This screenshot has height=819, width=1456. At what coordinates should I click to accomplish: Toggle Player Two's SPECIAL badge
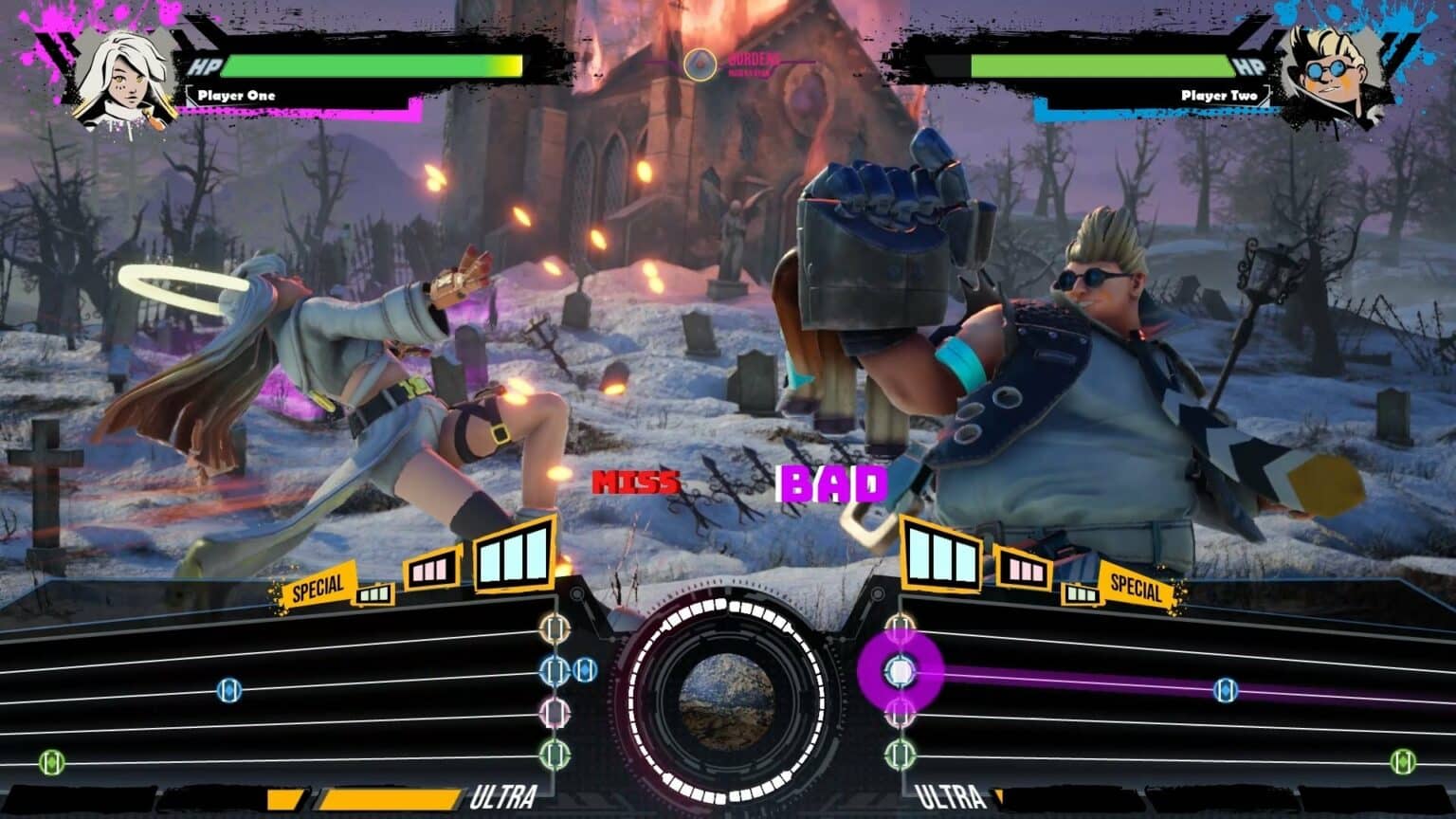pyautogui.click(x=1136, y=591)
